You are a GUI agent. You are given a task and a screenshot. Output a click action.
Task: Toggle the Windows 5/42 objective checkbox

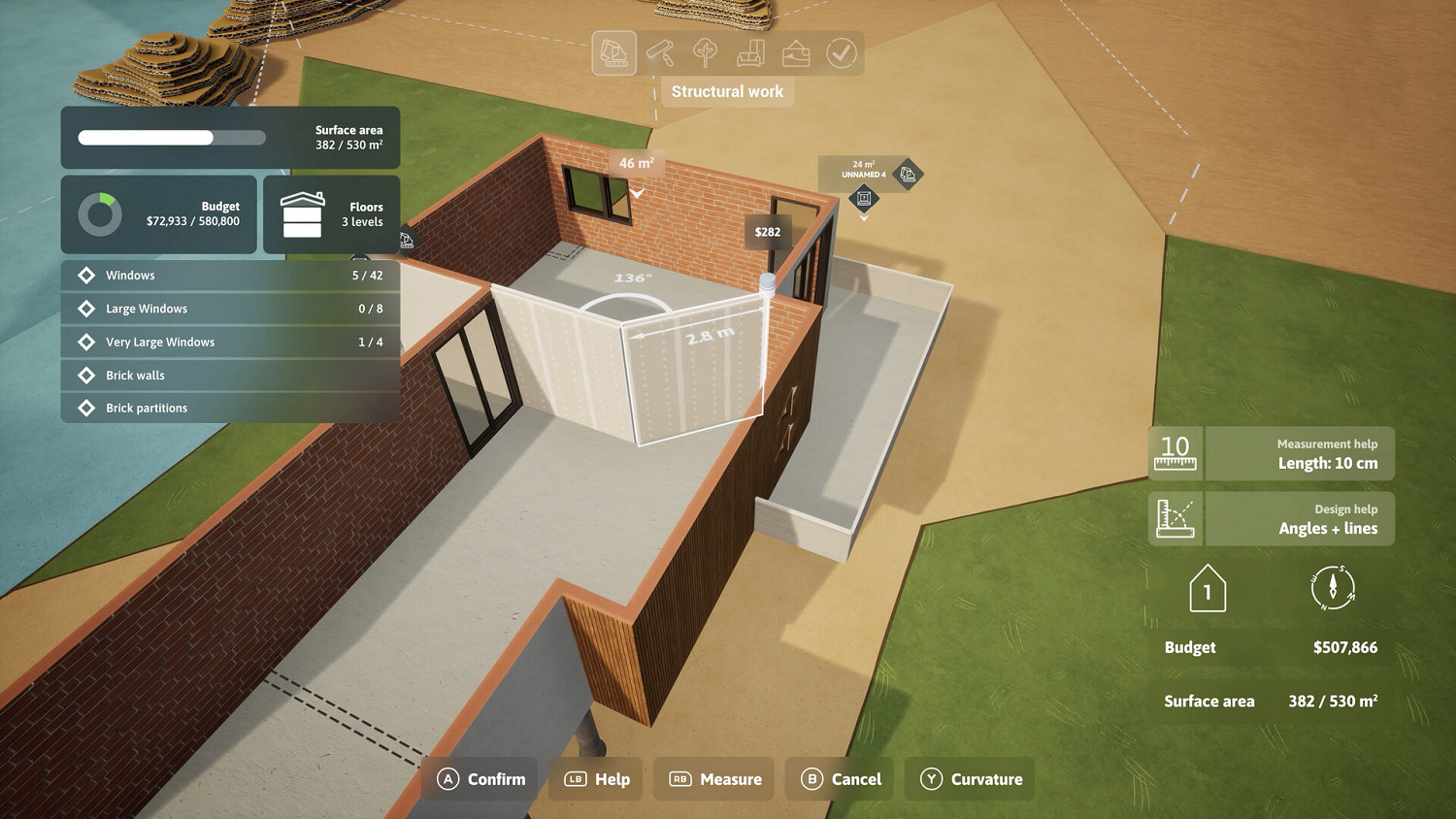(x=85, y=275)
